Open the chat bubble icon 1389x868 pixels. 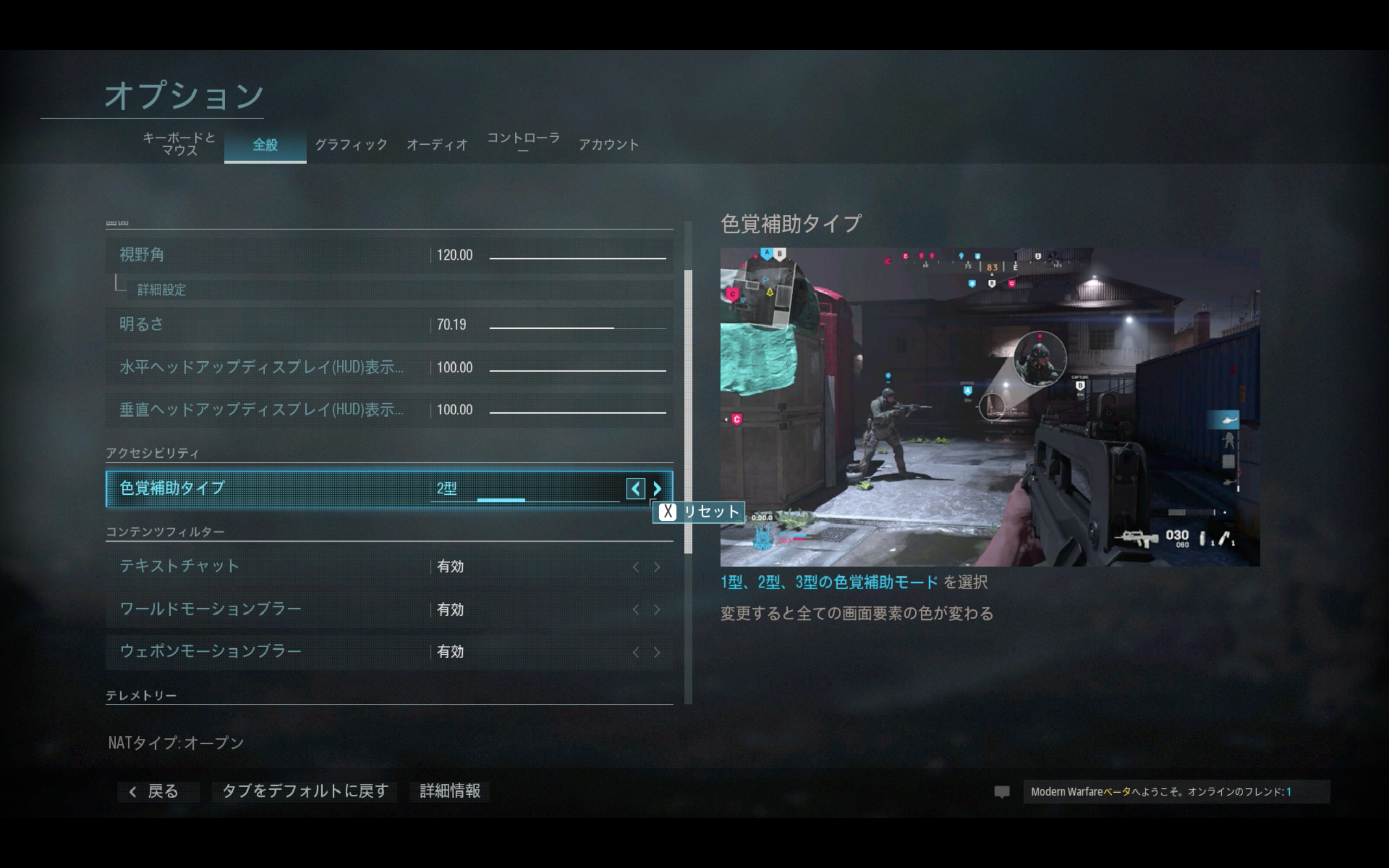tap(1002, 792)
